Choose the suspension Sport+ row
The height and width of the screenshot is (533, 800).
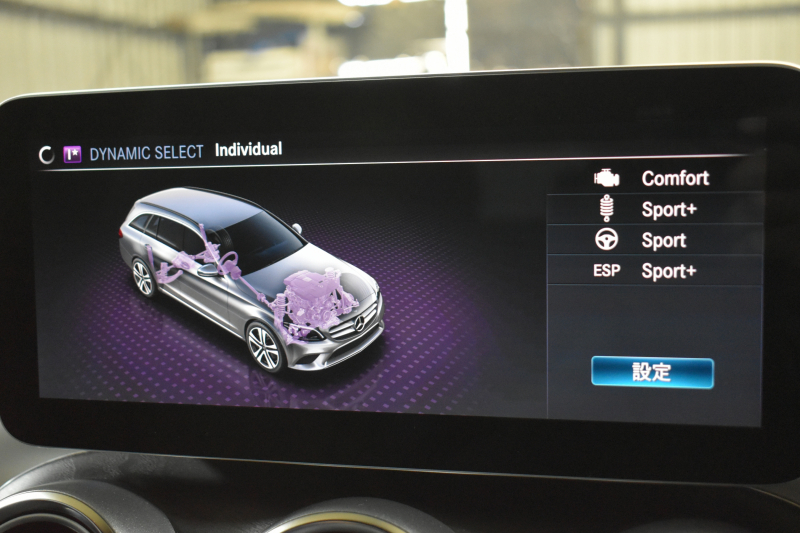[655, 210]
